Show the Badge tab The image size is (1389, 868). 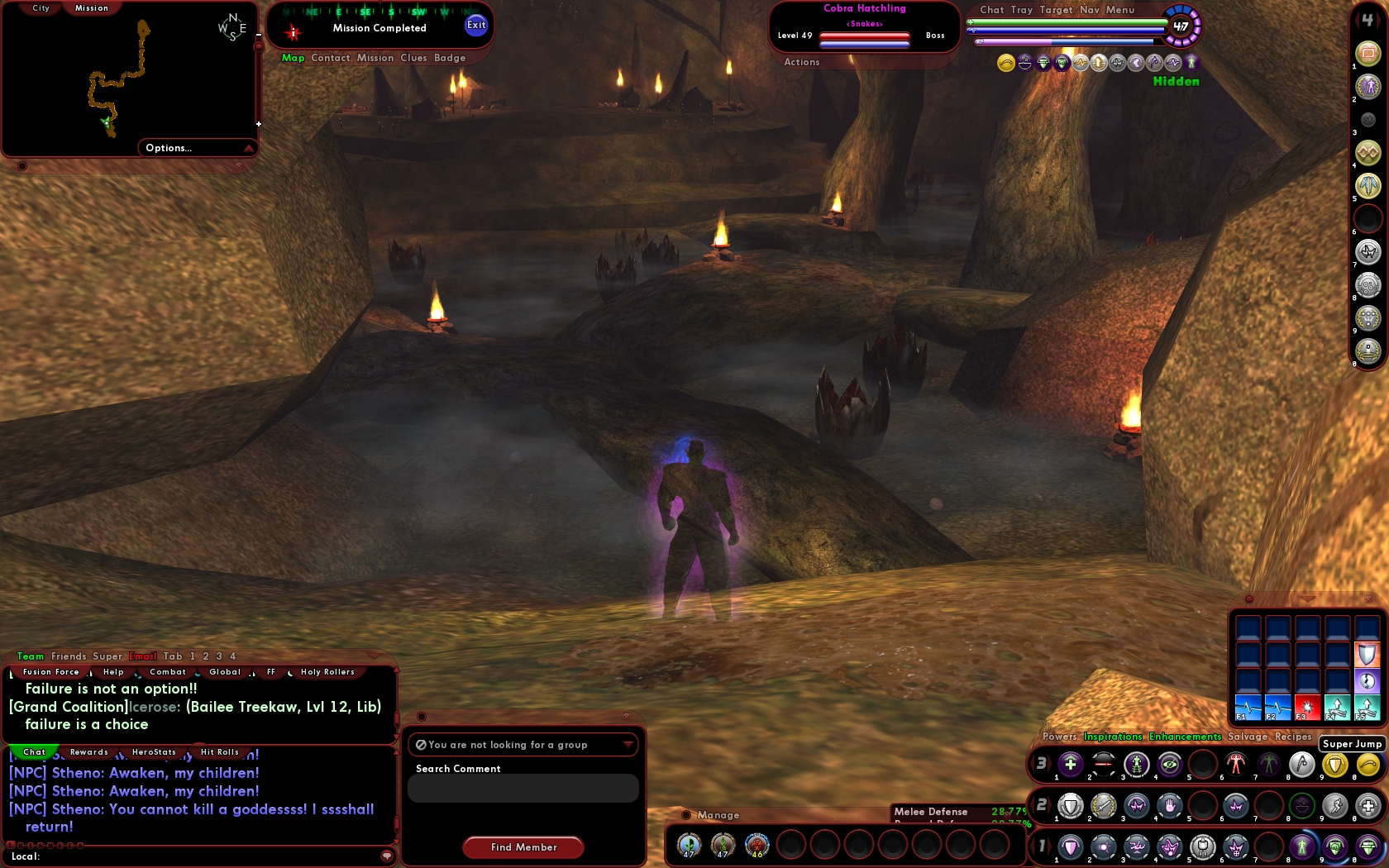[x=450, y=58]
